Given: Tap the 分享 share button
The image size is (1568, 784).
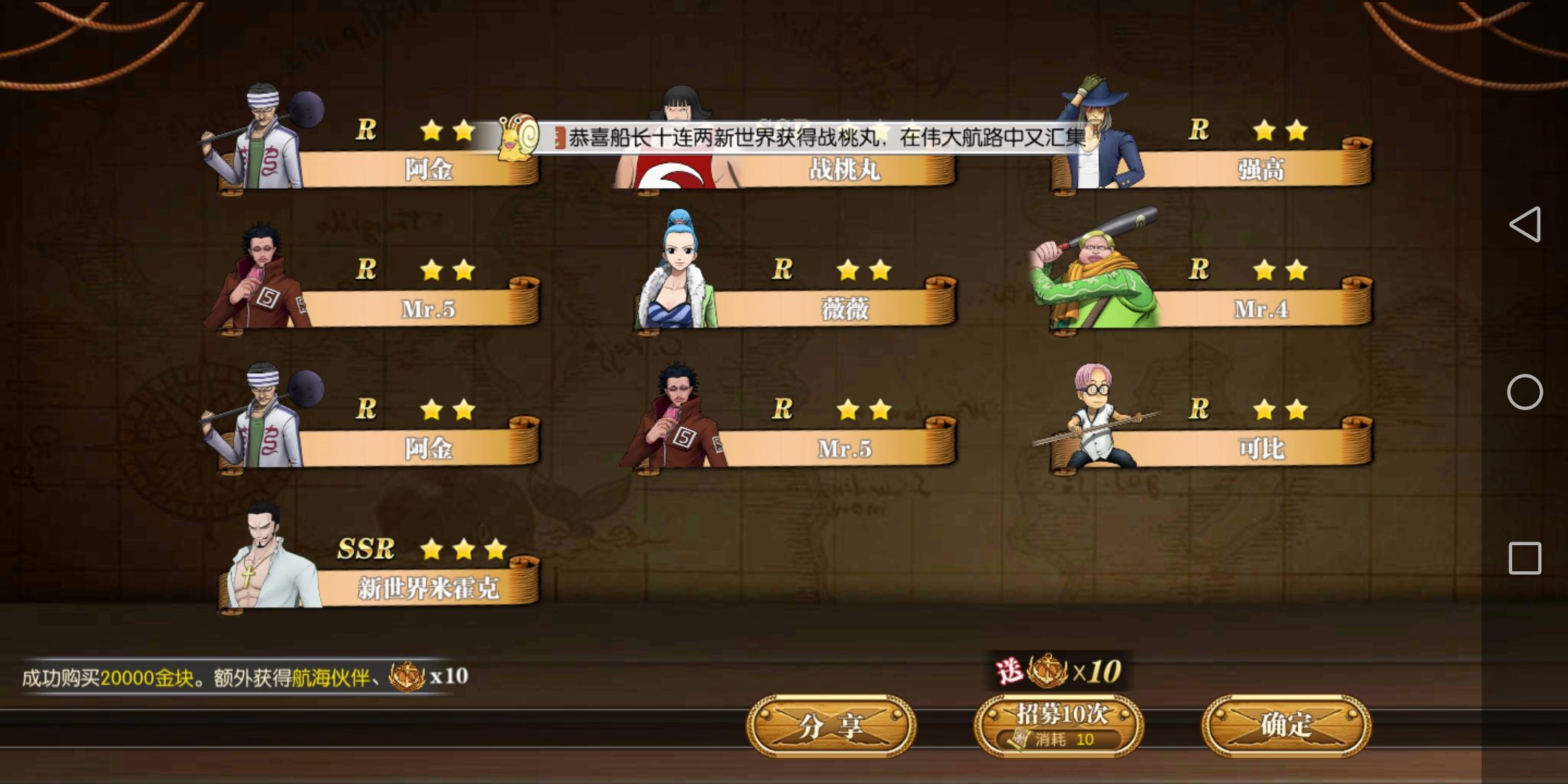Looking at the screenshot, I should coord(831,726).
